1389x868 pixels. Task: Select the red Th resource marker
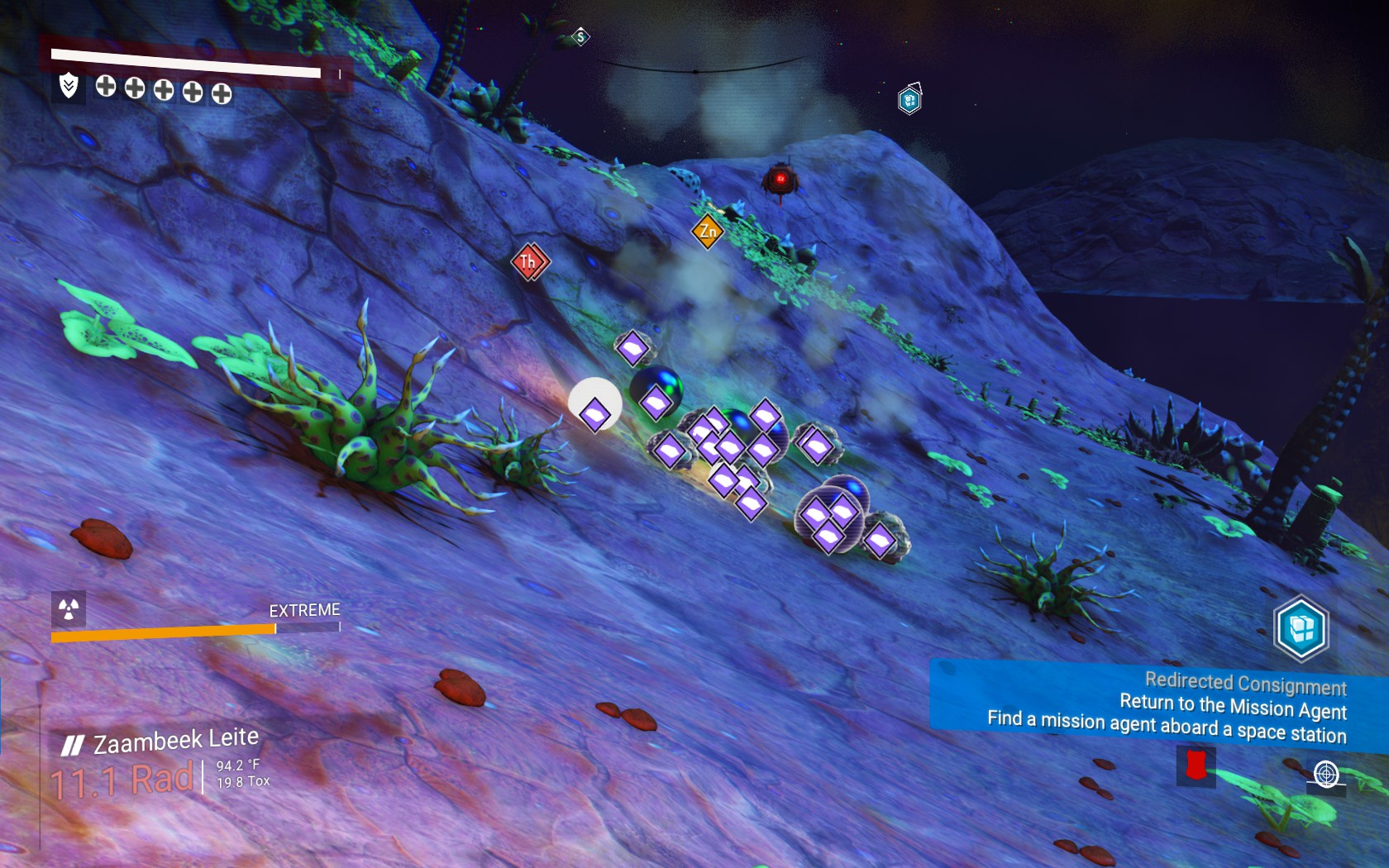tap(529, 262)
